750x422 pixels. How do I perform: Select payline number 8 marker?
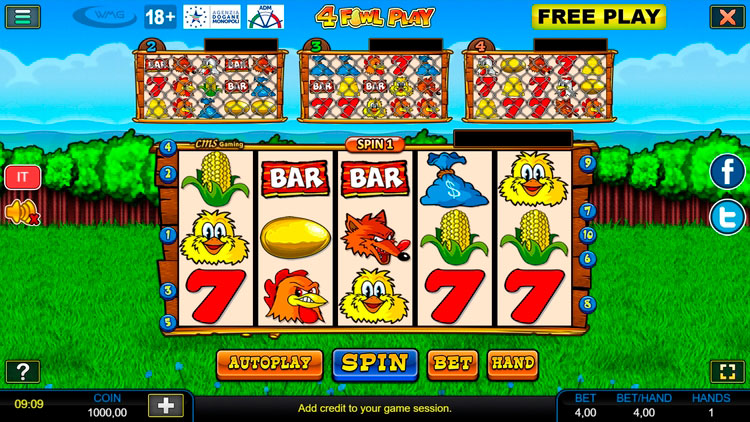click(588, 303)
